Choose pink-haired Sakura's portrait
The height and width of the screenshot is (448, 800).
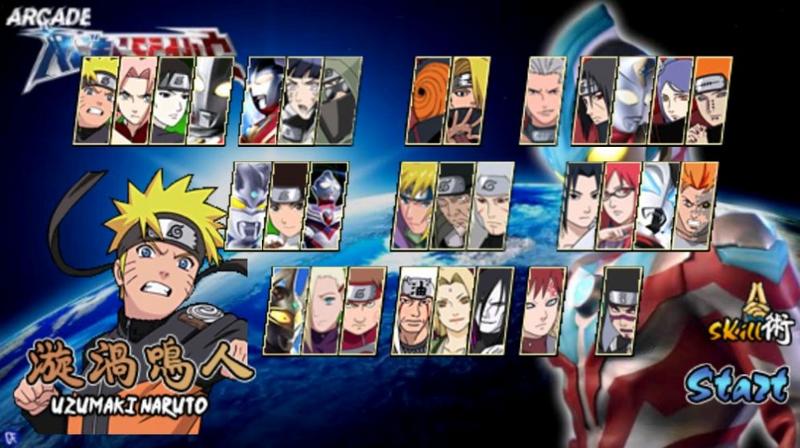coord(133,100)
